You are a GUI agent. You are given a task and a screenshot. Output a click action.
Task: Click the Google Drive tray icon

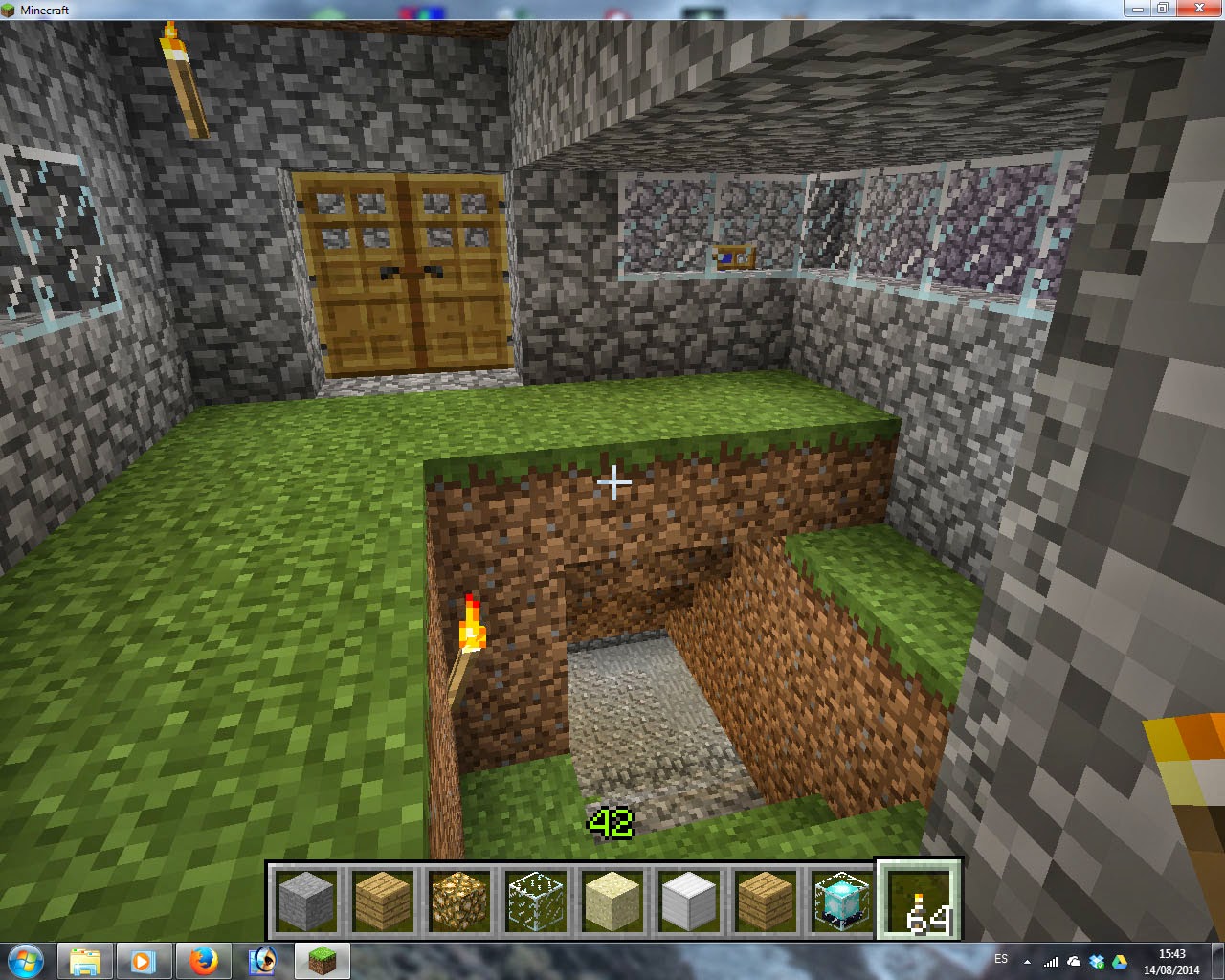pos(1119,960)
